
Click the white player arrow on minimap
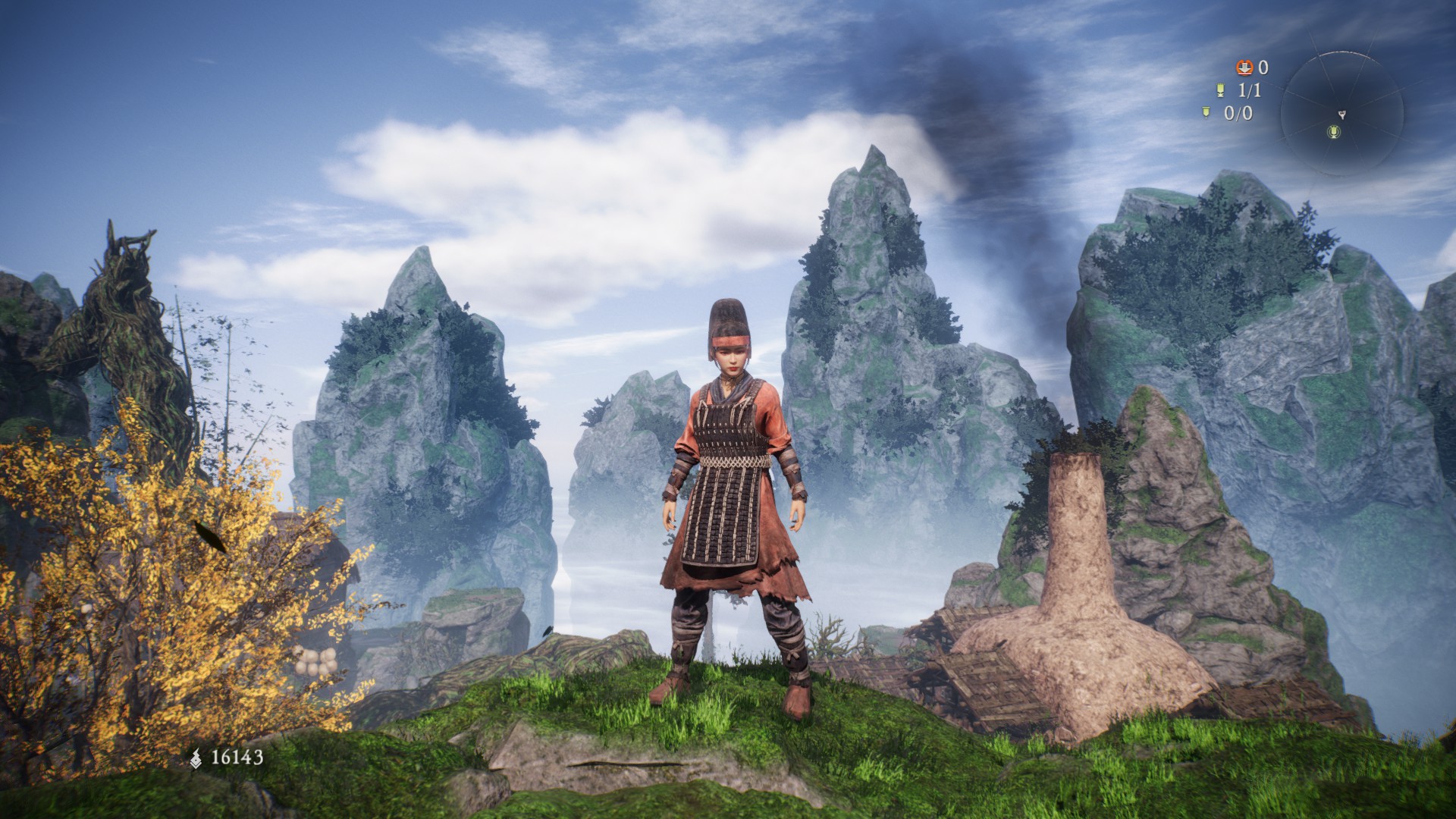click(x=1341, y=115)
